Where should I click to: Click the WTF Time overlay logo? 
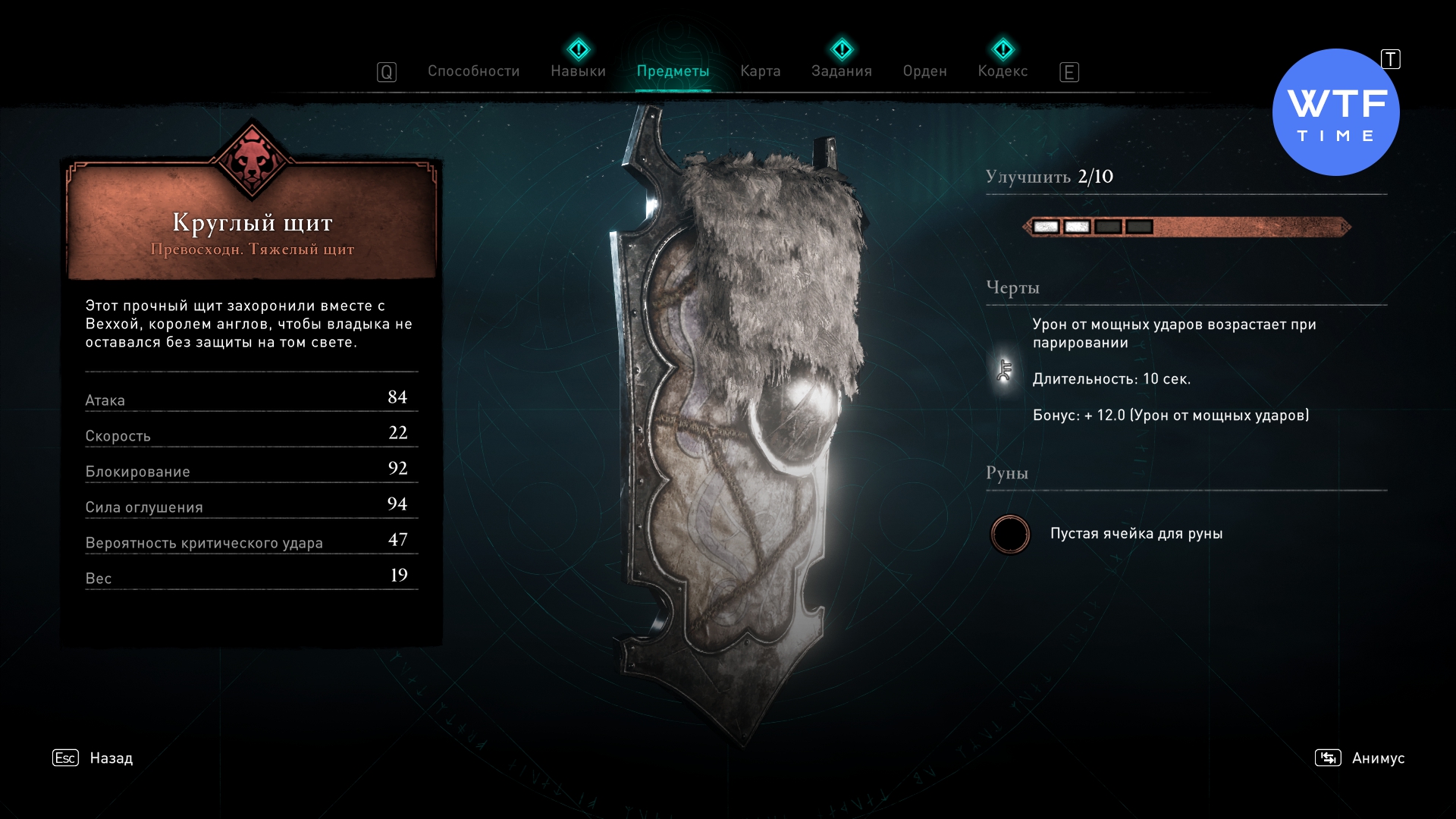click(1335, 113)
